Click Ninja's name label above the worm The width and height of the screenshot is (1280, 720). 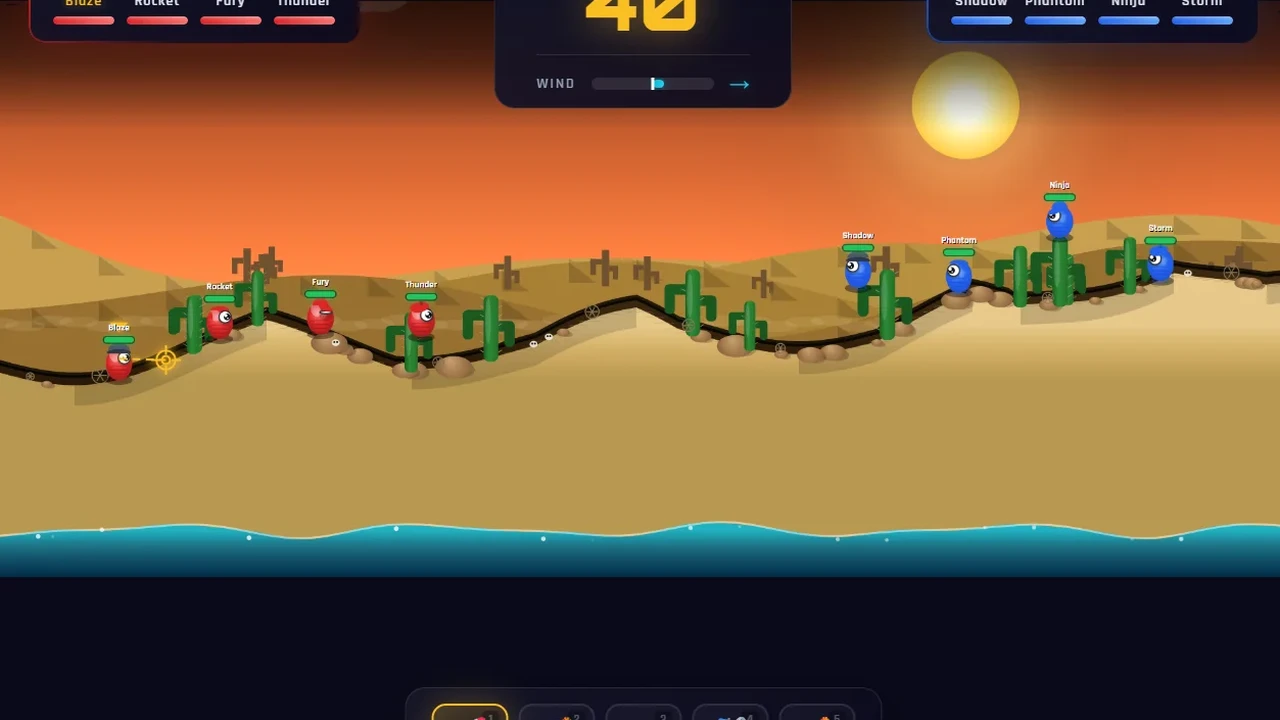(1059, 184)
